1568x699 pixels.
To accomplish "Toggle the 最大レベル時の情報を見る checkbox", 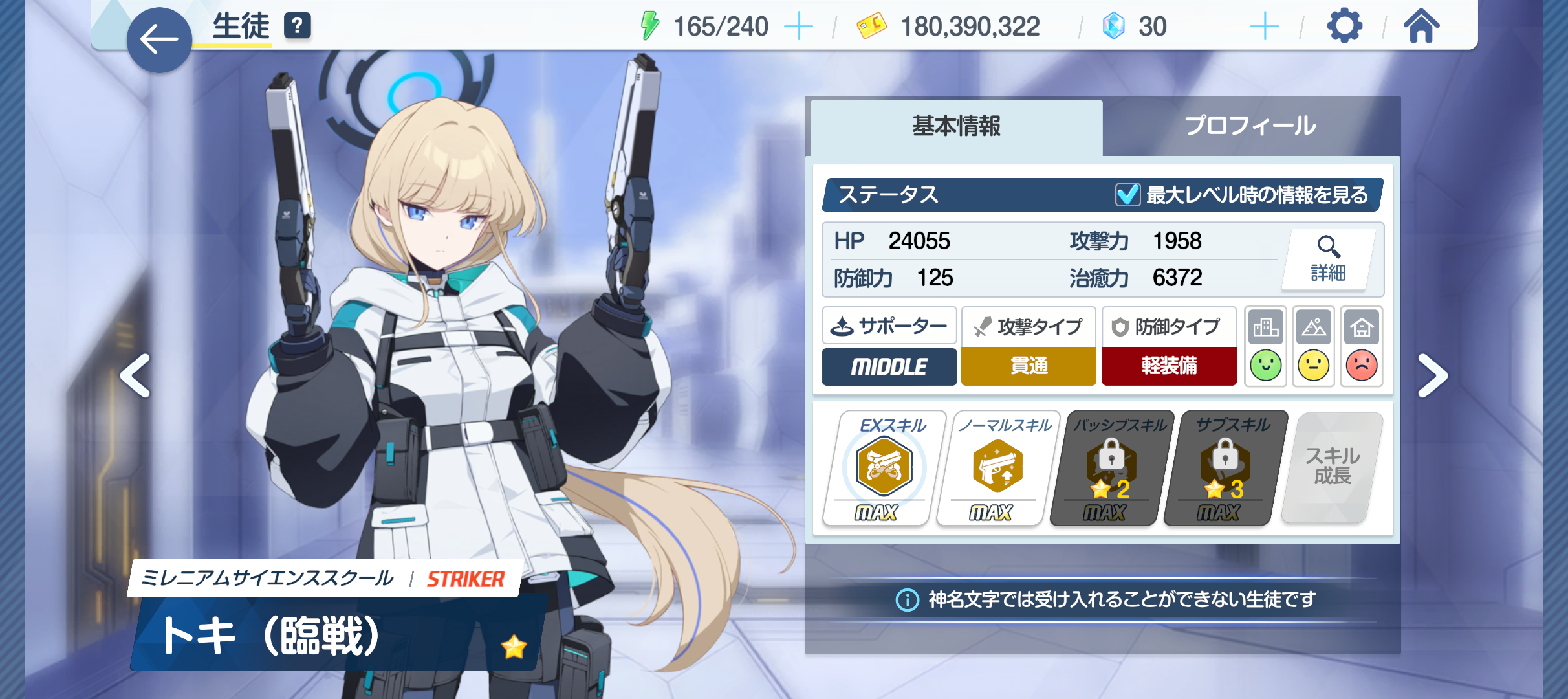I will 1127,195.
